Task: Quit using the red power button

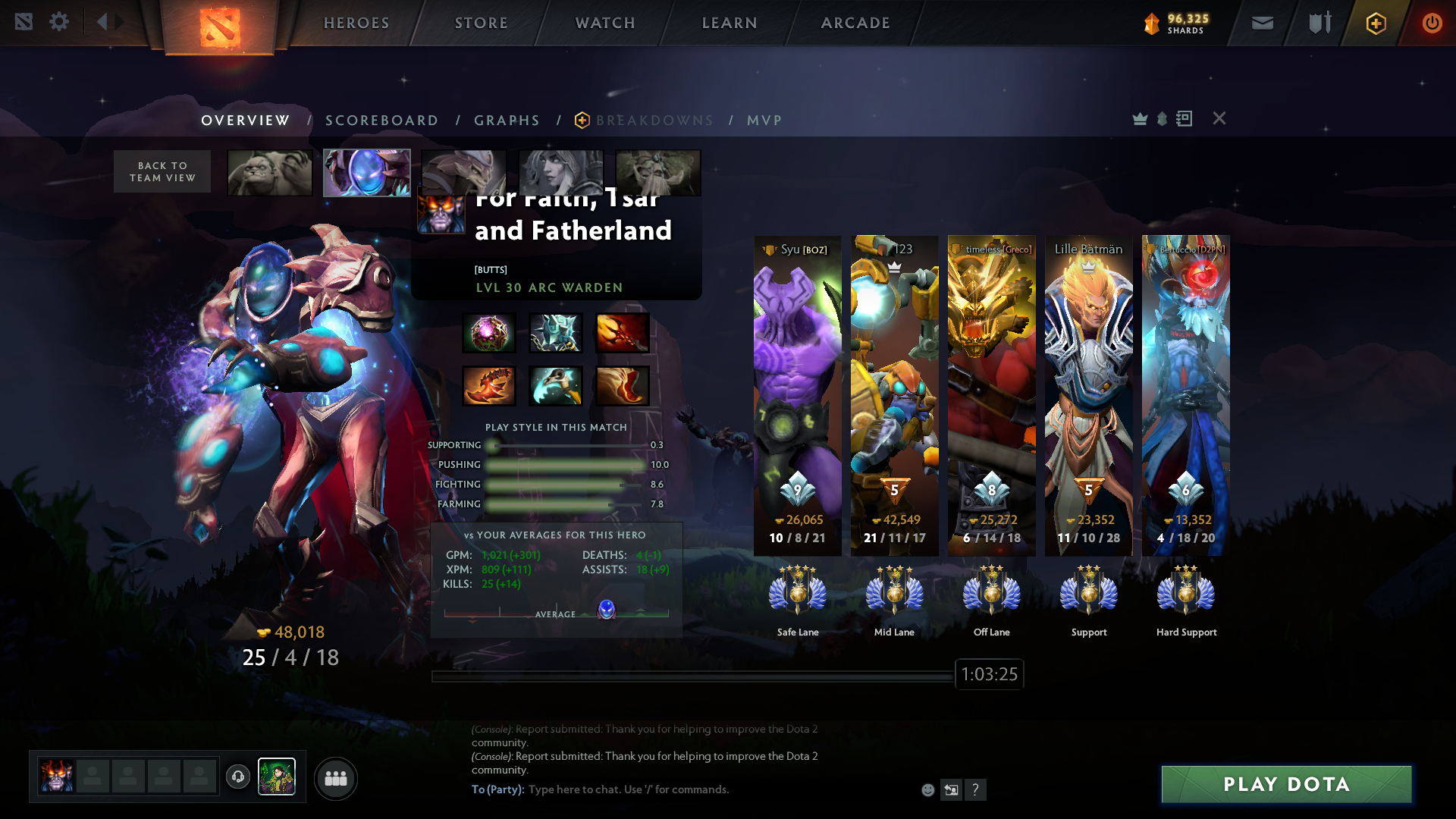Action: coord(1432,24)
